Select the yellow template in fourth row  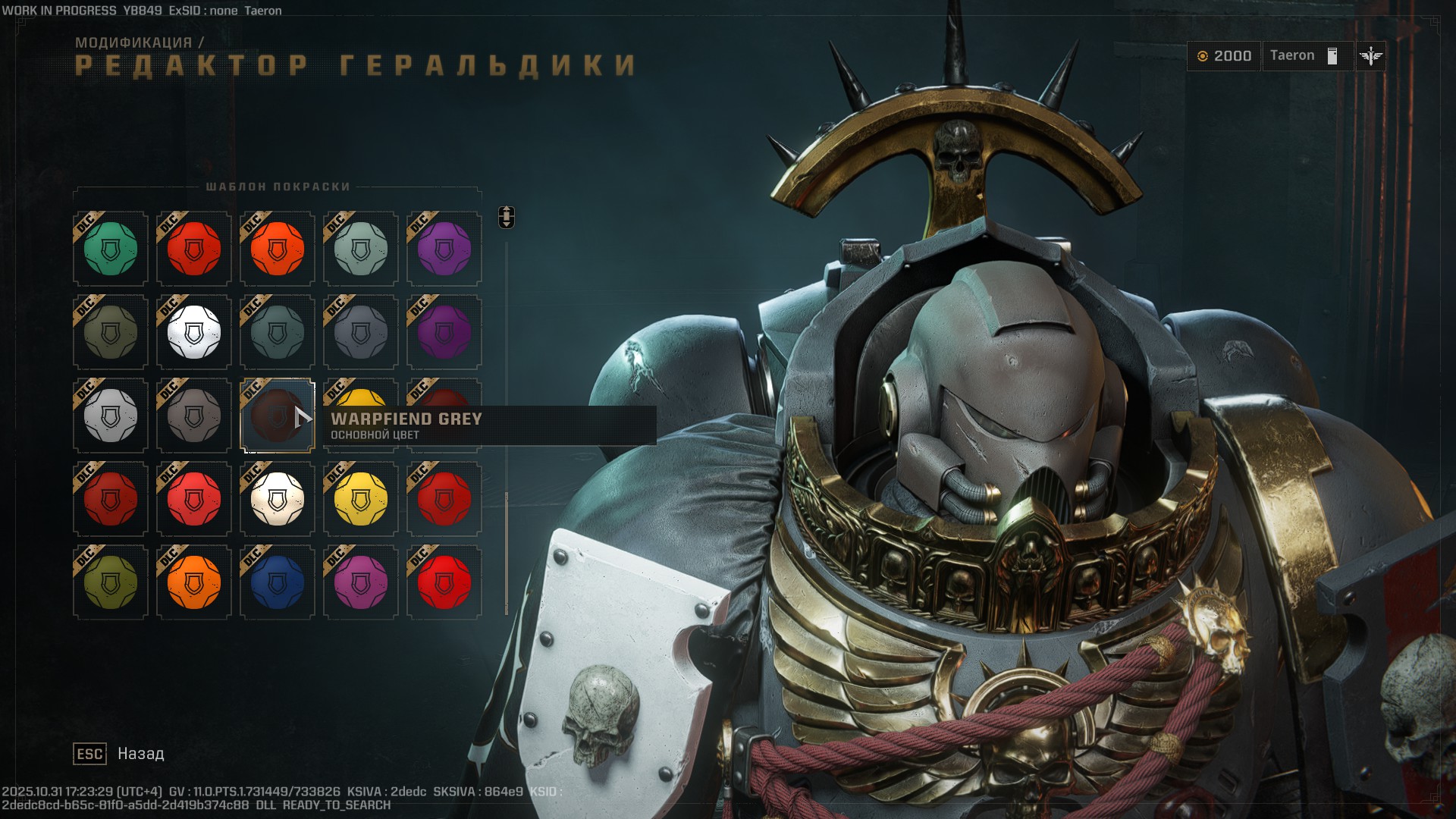[360, 500]
